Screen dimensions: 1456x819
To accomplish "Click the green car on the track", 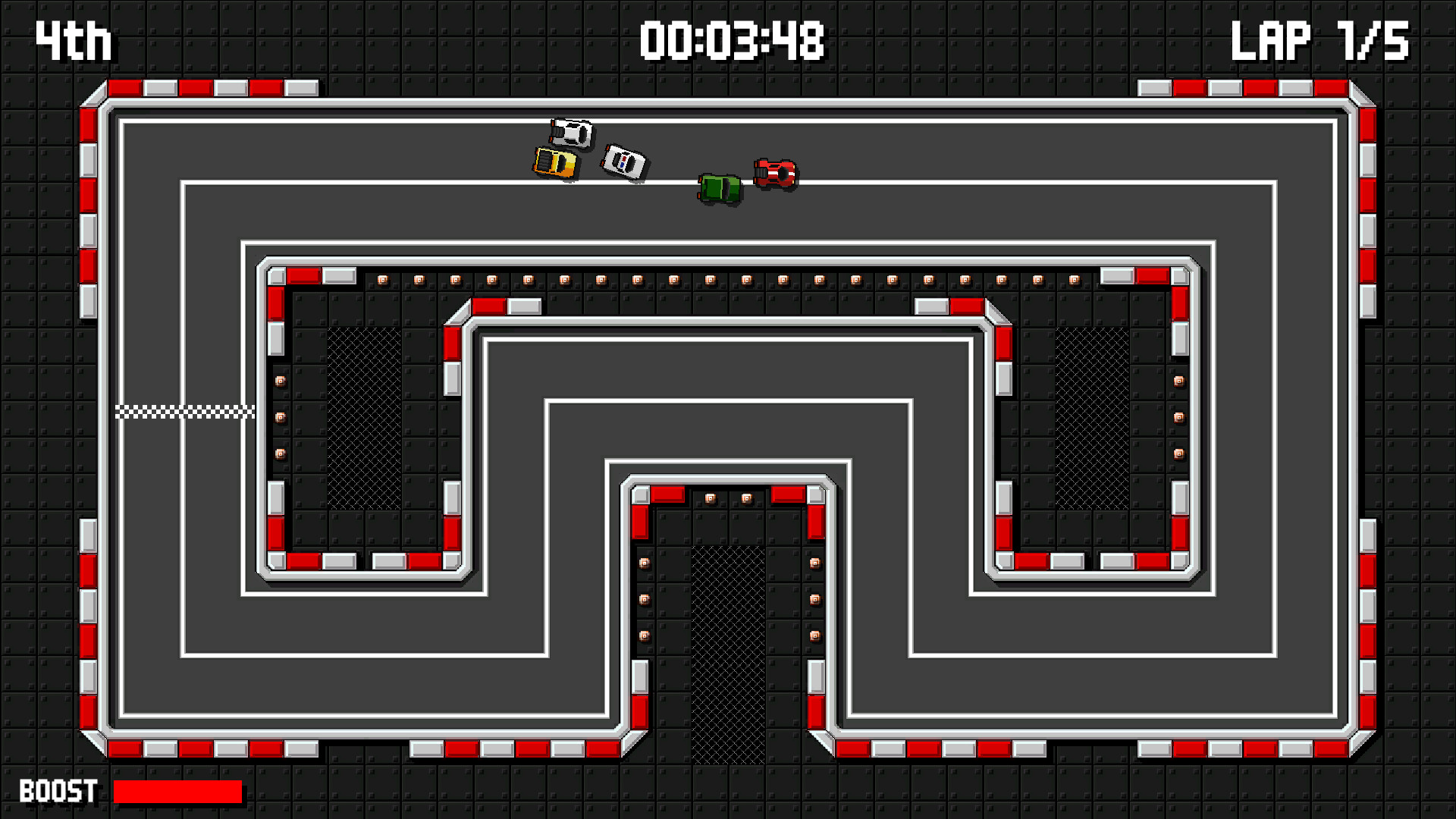I will pos(719,189).
